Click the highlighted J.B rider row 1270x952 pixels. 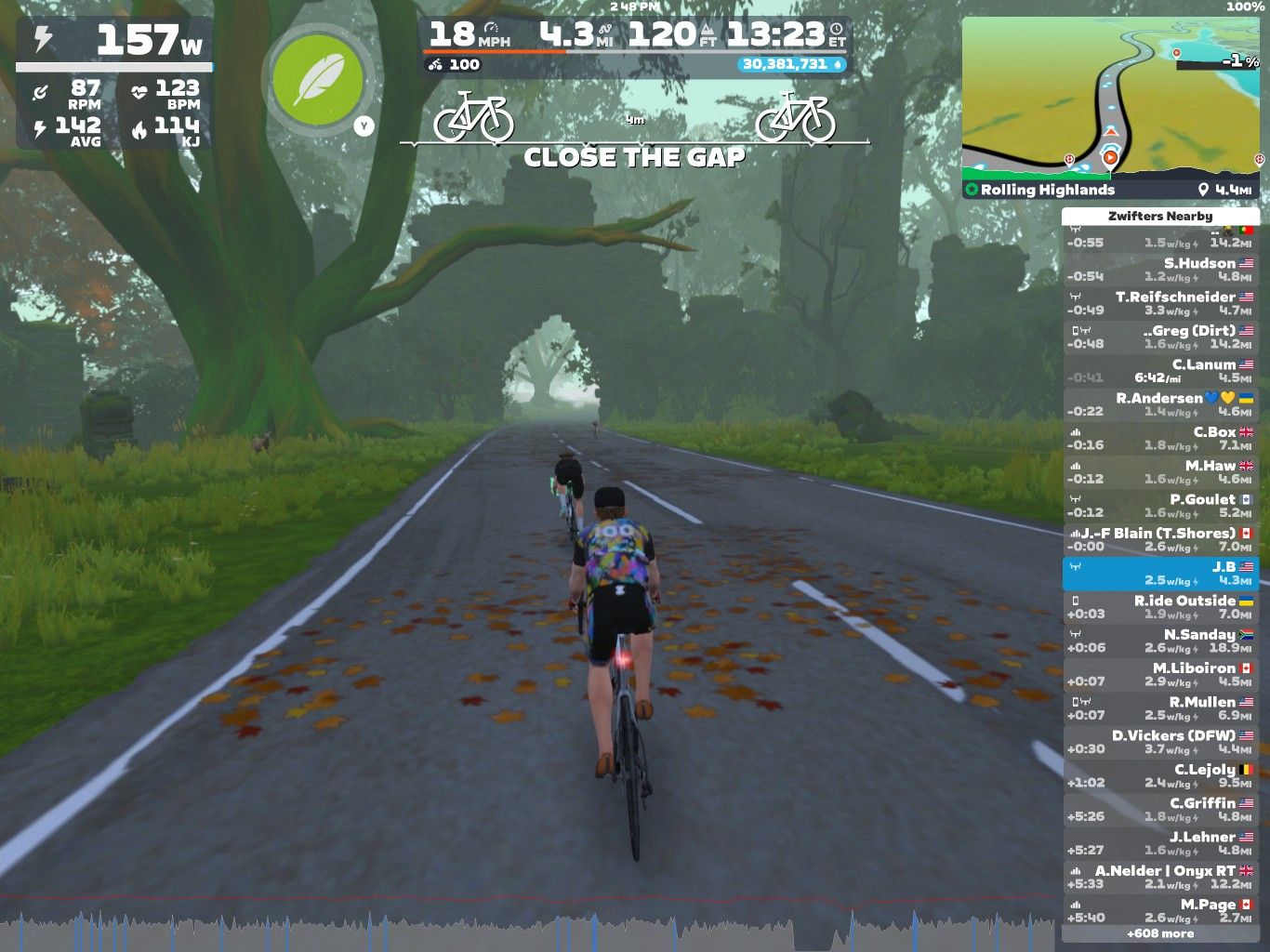pyautogui.click(x=1160, y=573)
